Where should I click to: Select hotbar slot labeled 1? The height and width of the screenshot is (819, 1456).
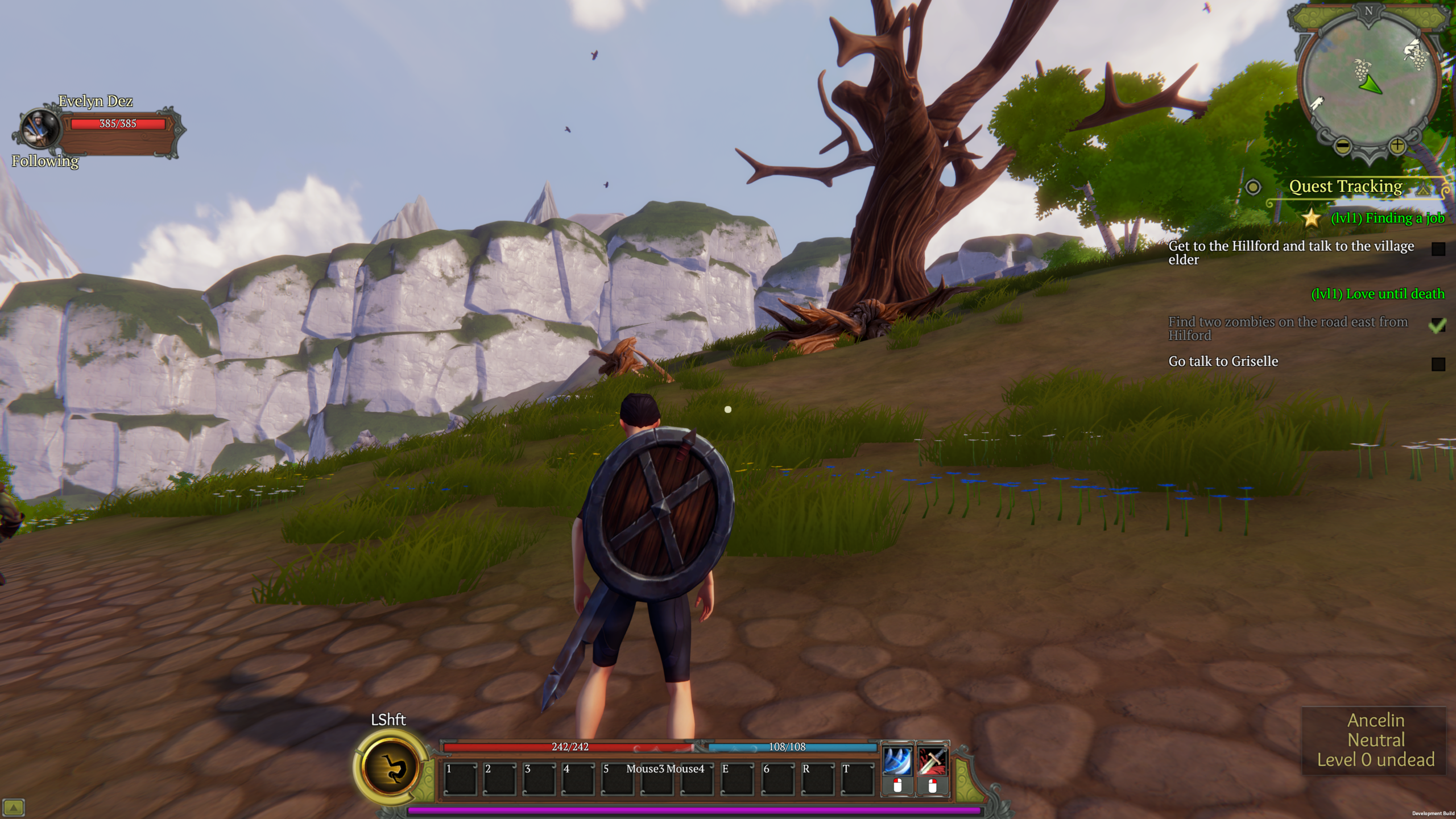pos(460,778)
